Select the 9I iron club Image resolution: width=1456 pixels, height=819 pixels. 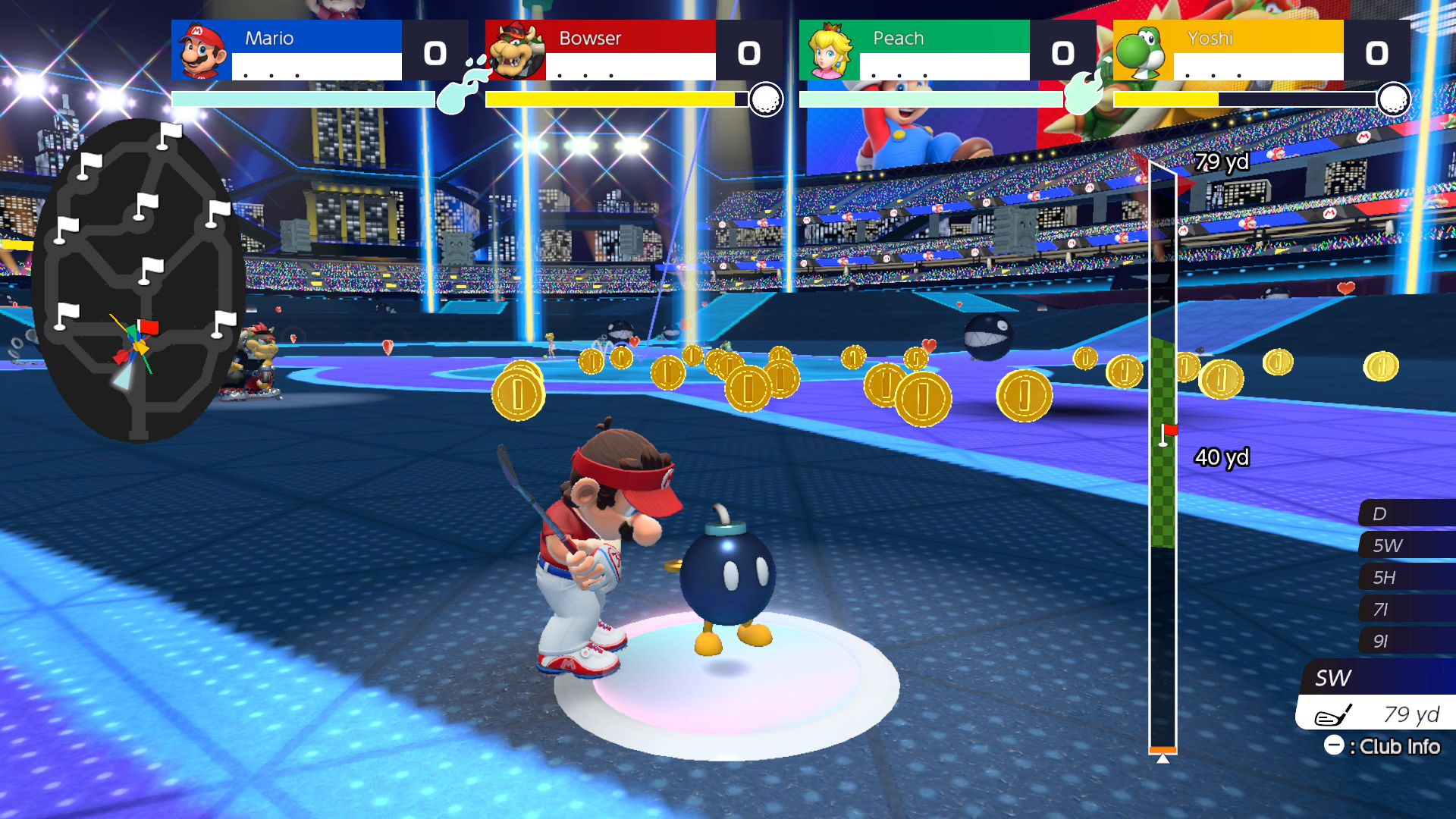1405,641
